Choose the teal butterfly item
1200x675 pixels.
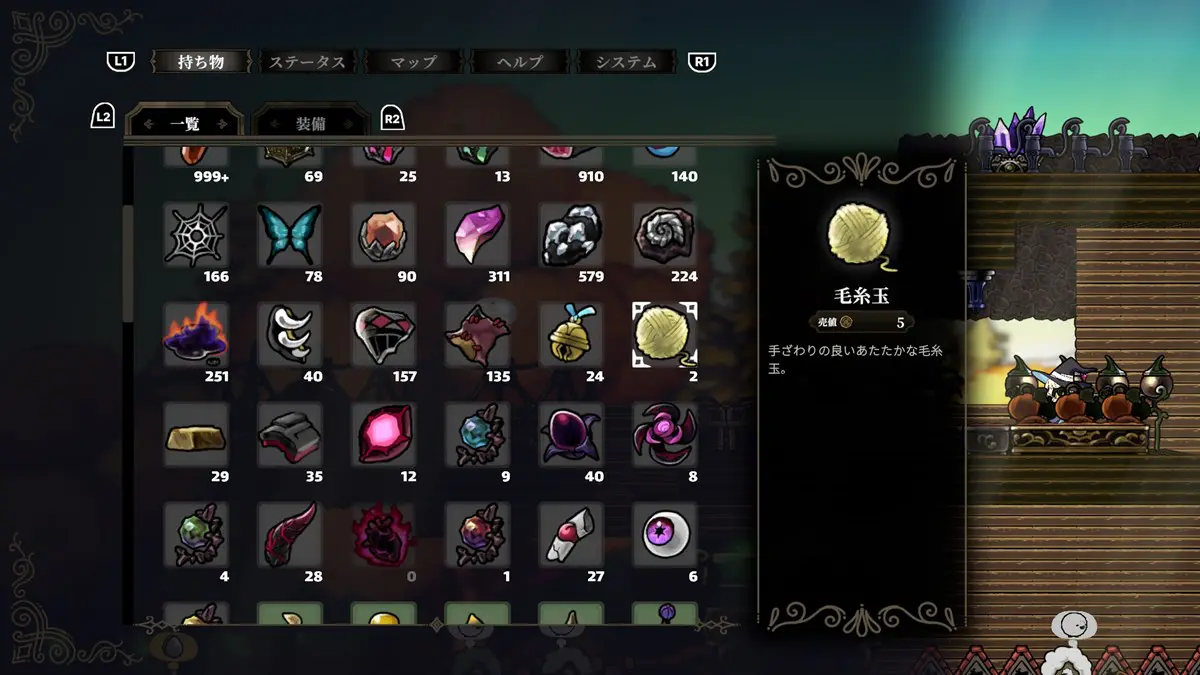tap(290, 234)
